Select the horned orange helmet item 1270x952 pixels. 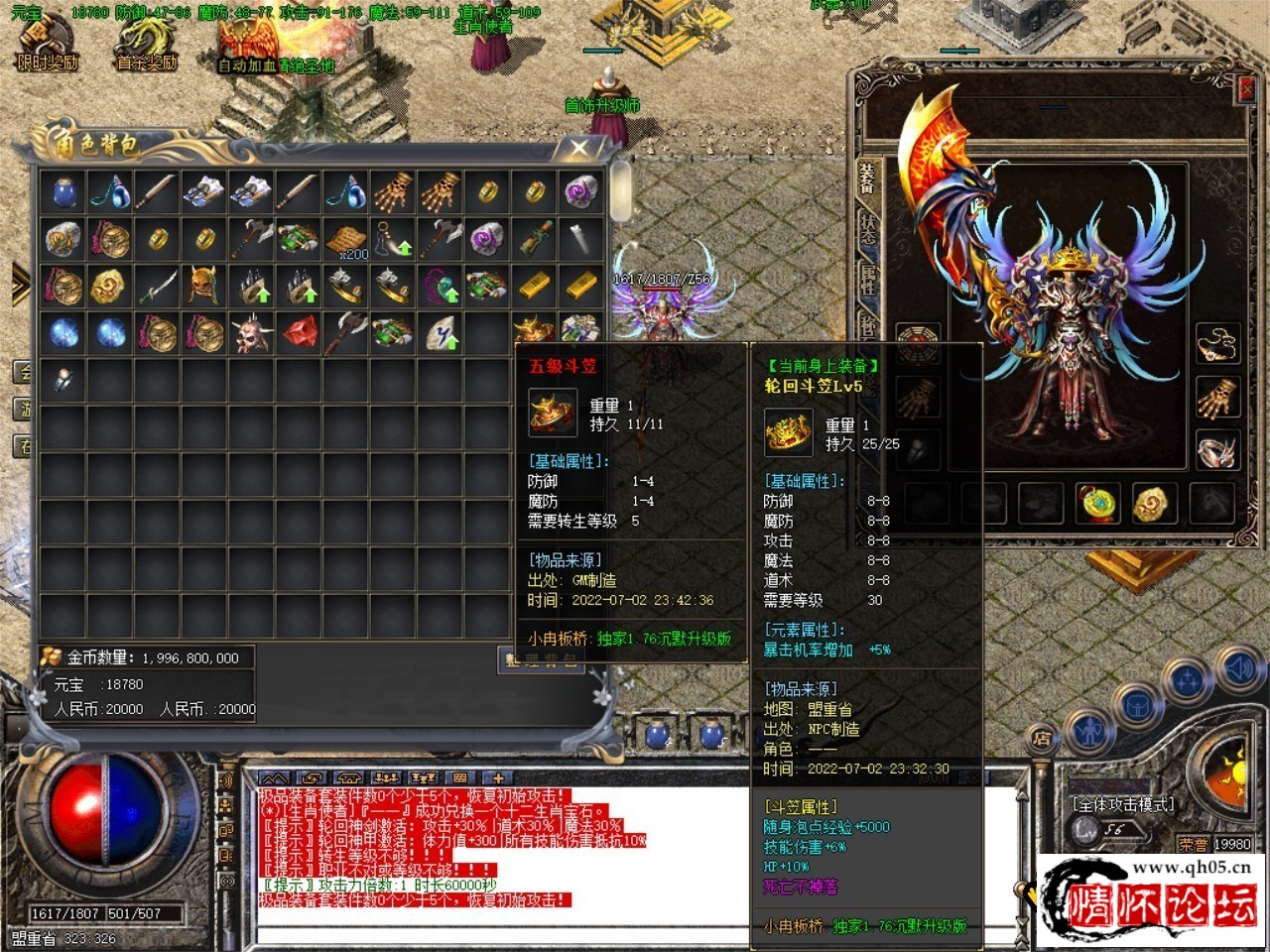tap(204, 287)
